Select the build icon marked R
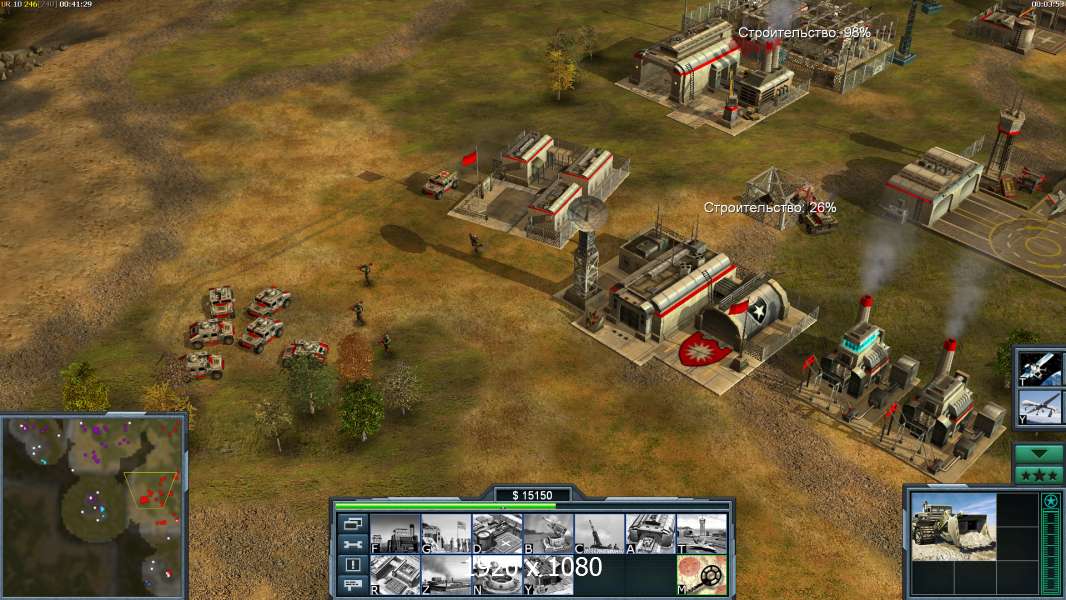Viewport: 1066px width, 600px height. pos(395,575)
